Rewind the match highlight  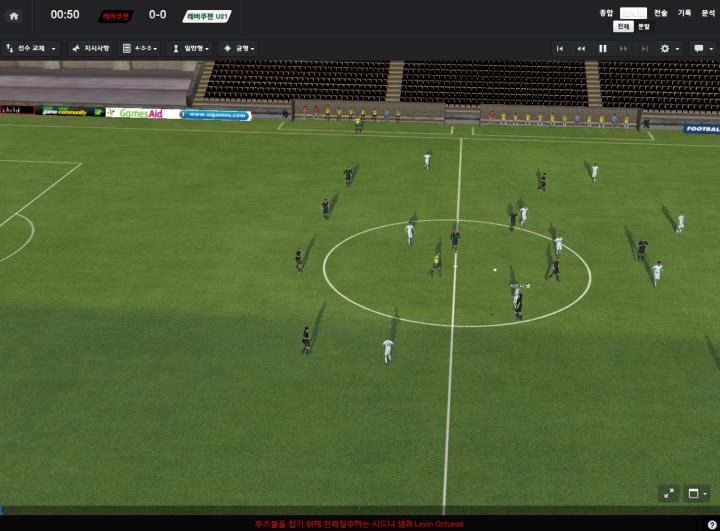pyautogui.click(x=581, y=48)
